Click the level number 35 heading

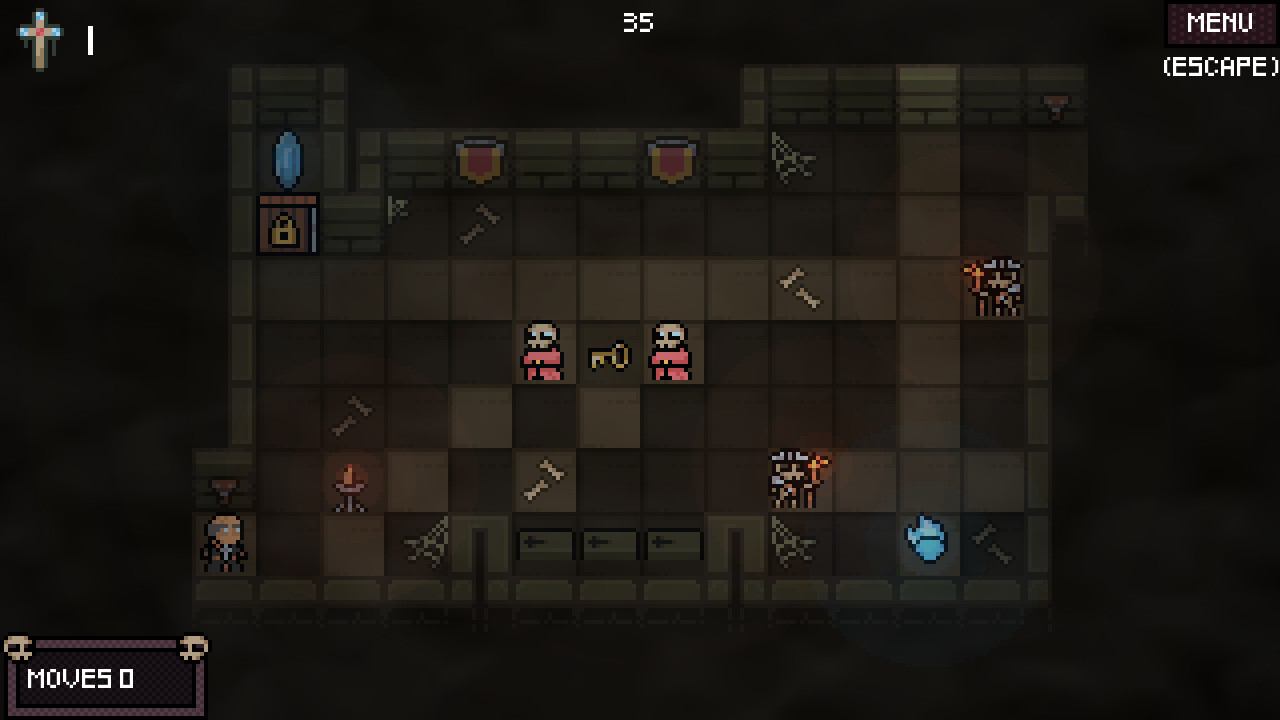coord(640,24)
